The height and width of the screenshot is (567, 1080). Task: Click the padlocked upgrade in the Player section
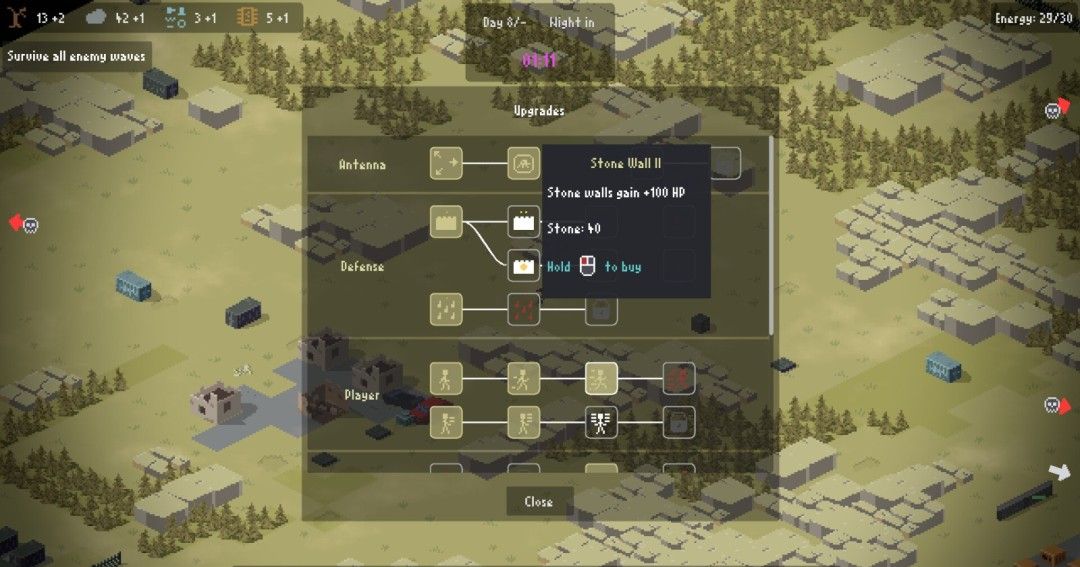pyautogui.click(x=679, y=422)
